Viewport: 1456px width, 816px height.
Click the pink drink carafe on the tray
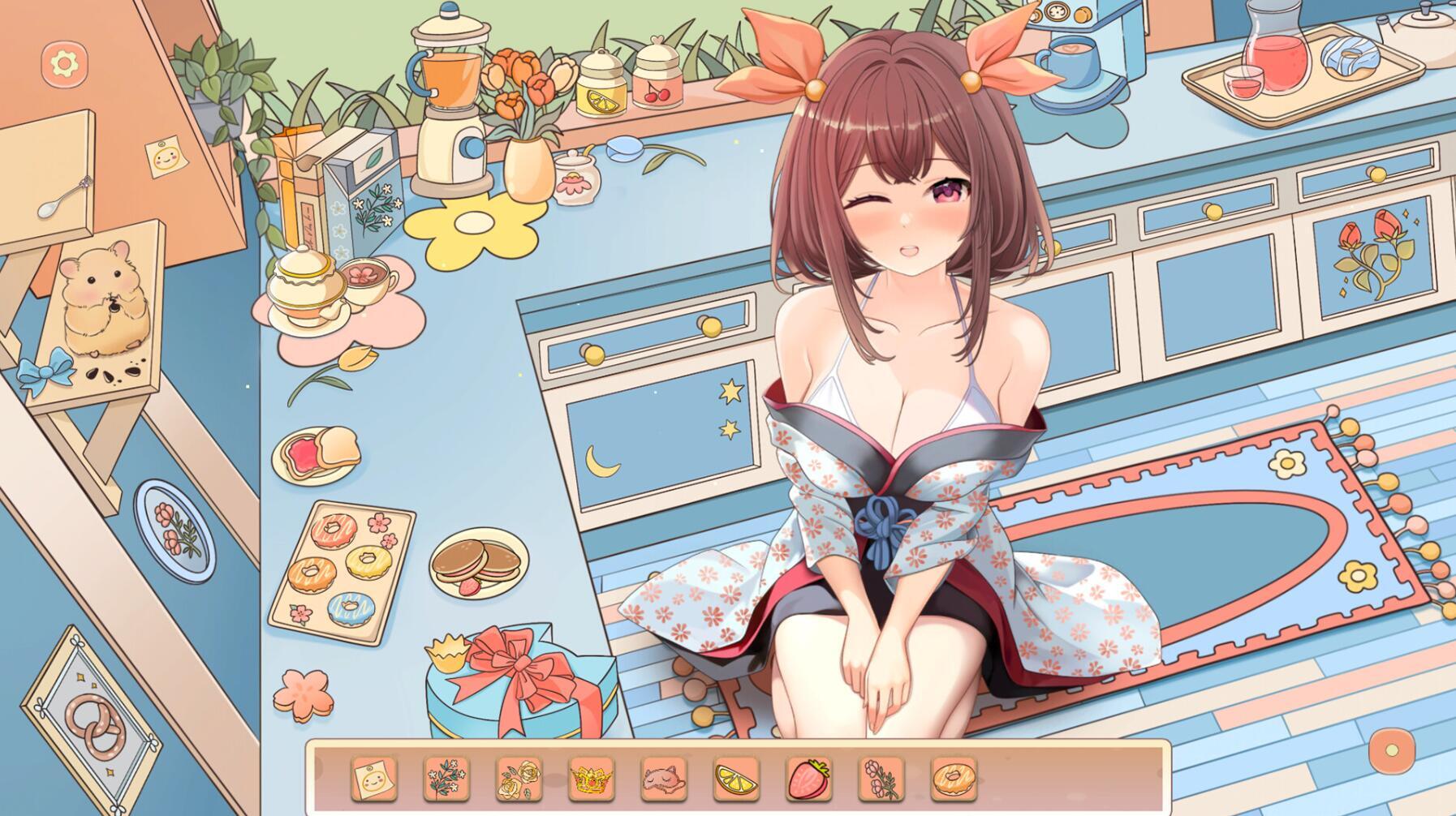pyautogui.click(x=1278, y=49)
